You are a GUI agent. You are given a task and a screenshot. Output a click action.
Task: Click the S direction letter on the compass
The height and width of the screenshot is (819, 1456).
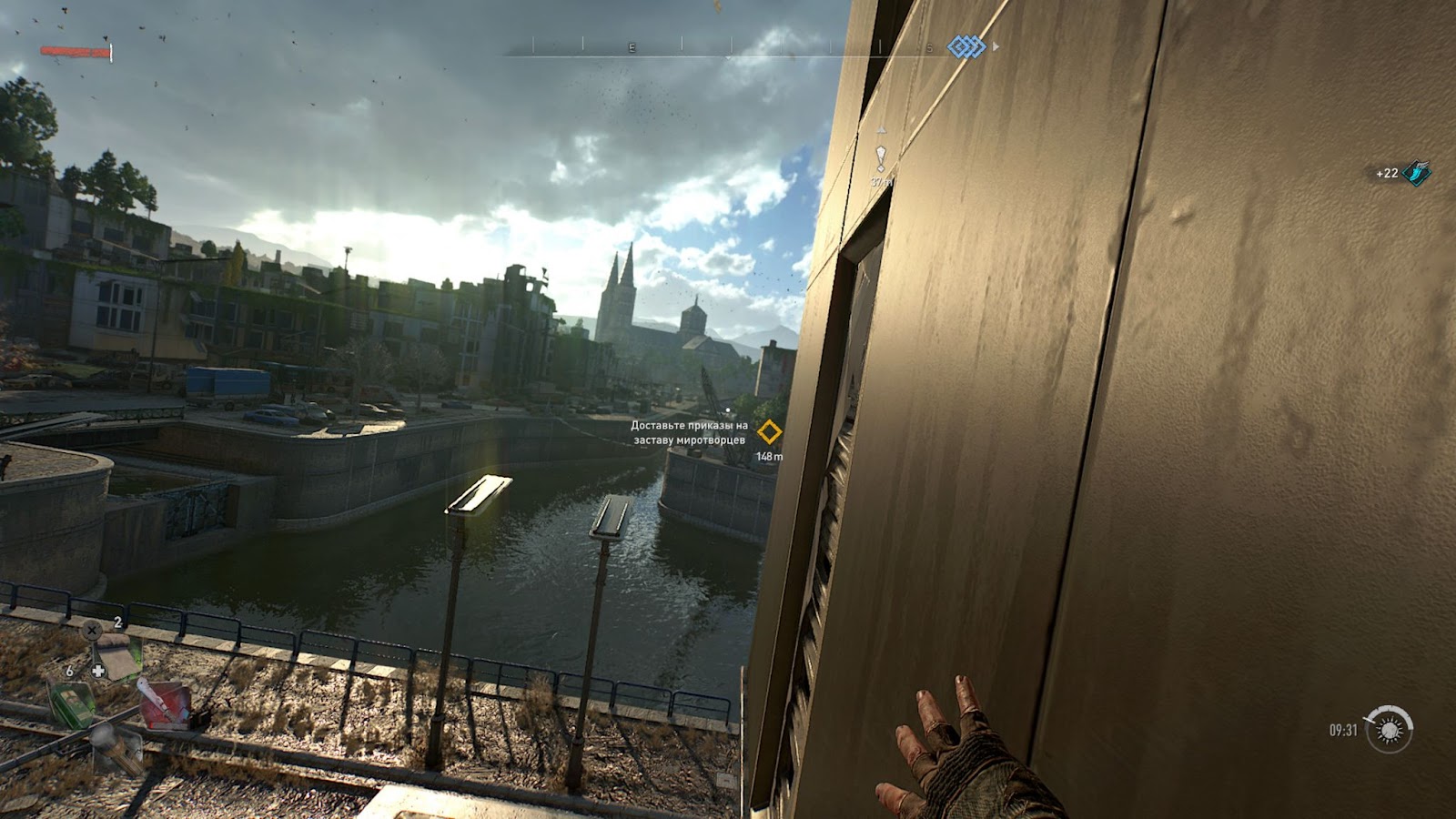pyautogui.click(x=929, y=46)
